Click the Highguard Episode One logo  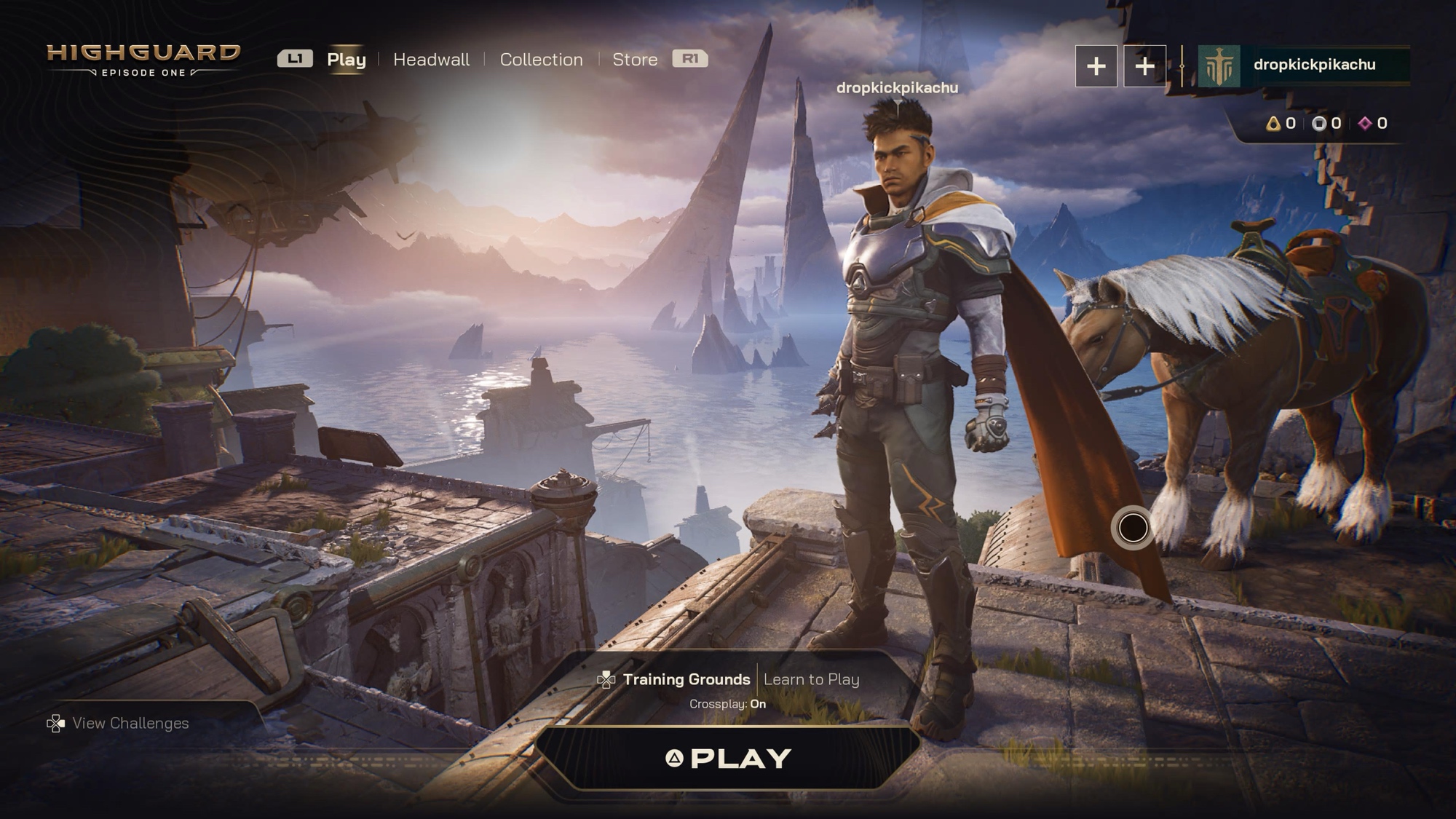[x=143, y=60]
